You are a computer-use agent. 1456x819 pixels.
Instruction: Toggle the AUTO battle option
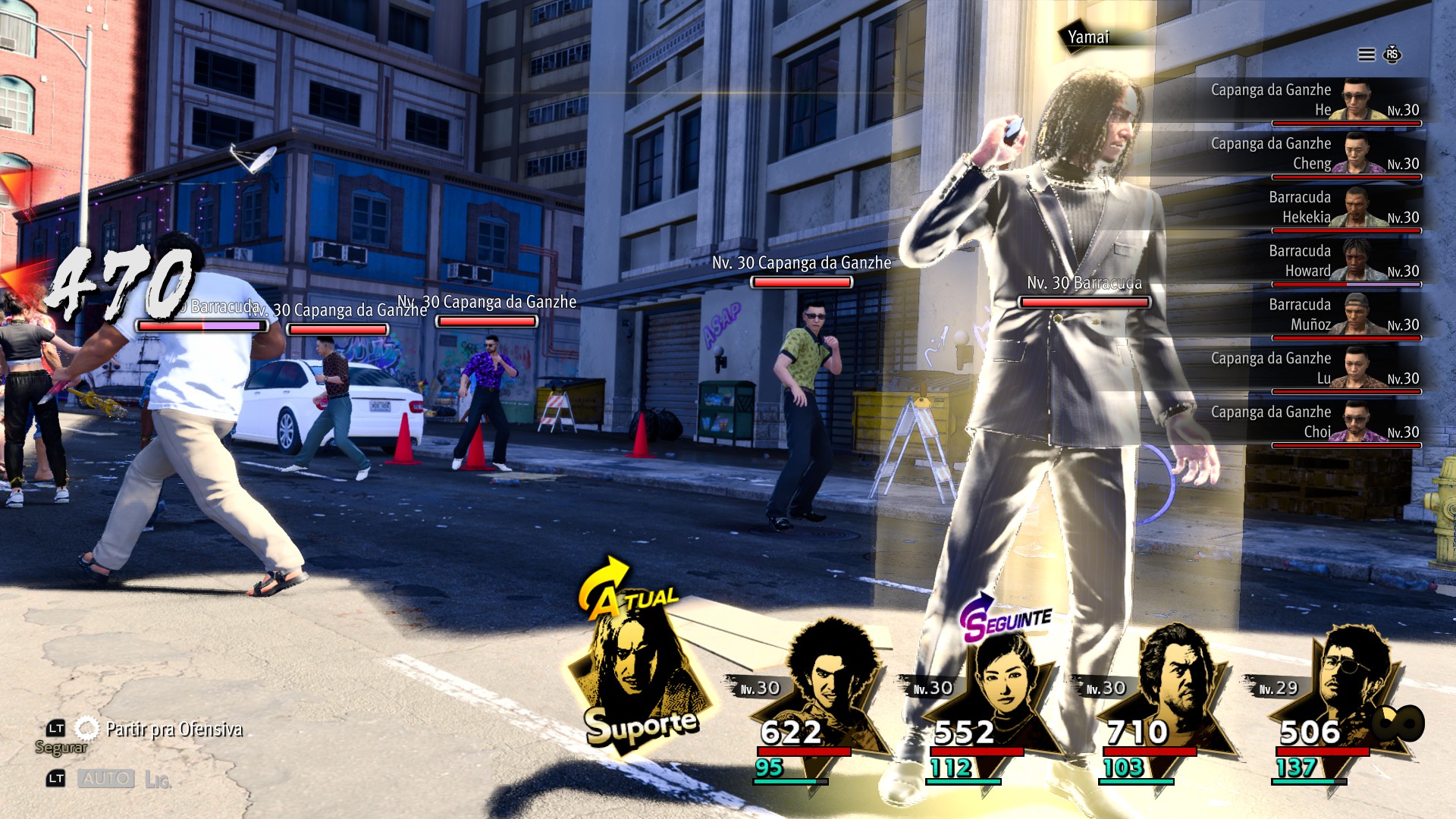(x=106, y=779)
